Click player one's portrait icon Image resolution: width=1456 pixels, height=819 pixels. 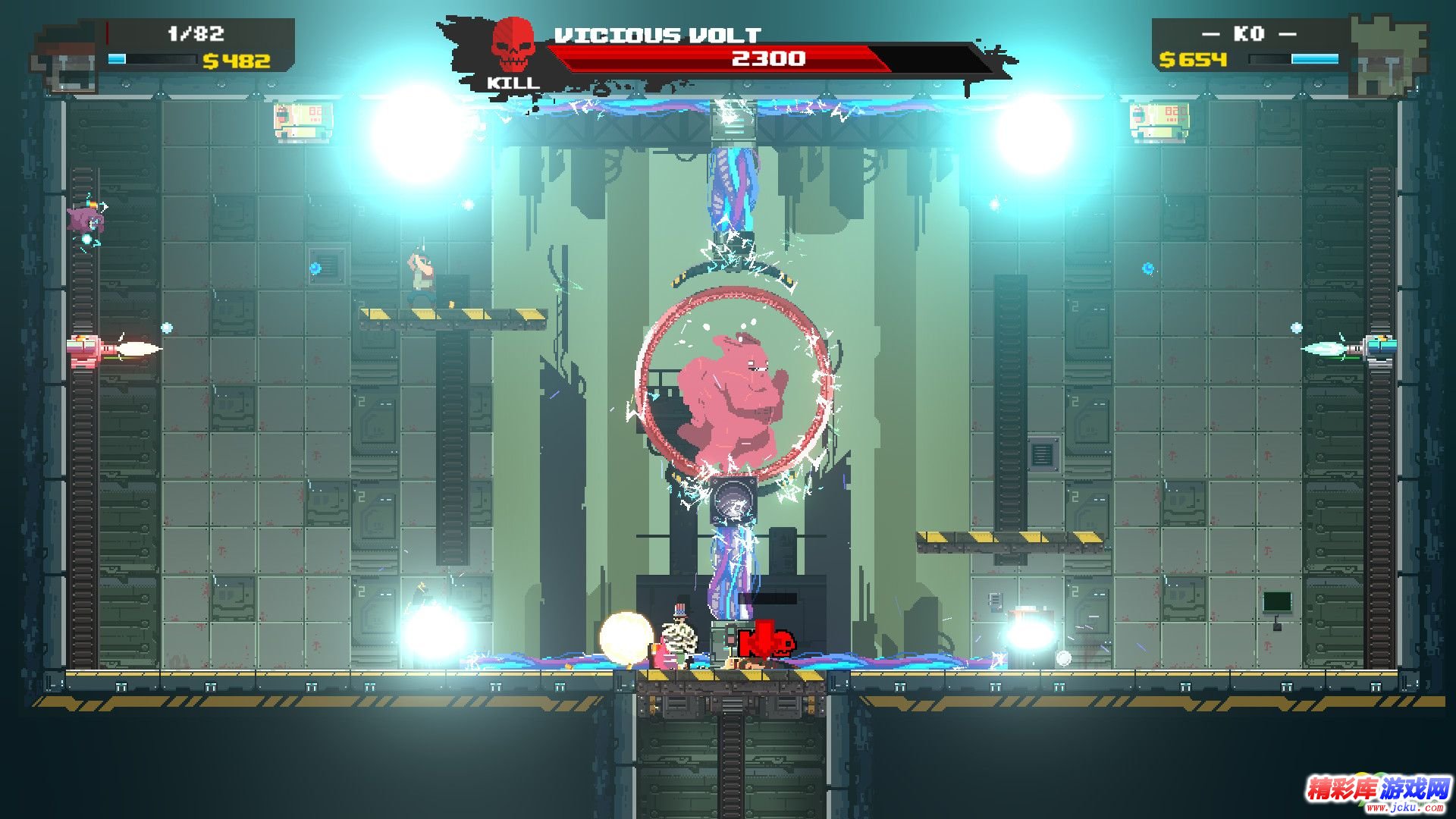click(x=67, y=59)
